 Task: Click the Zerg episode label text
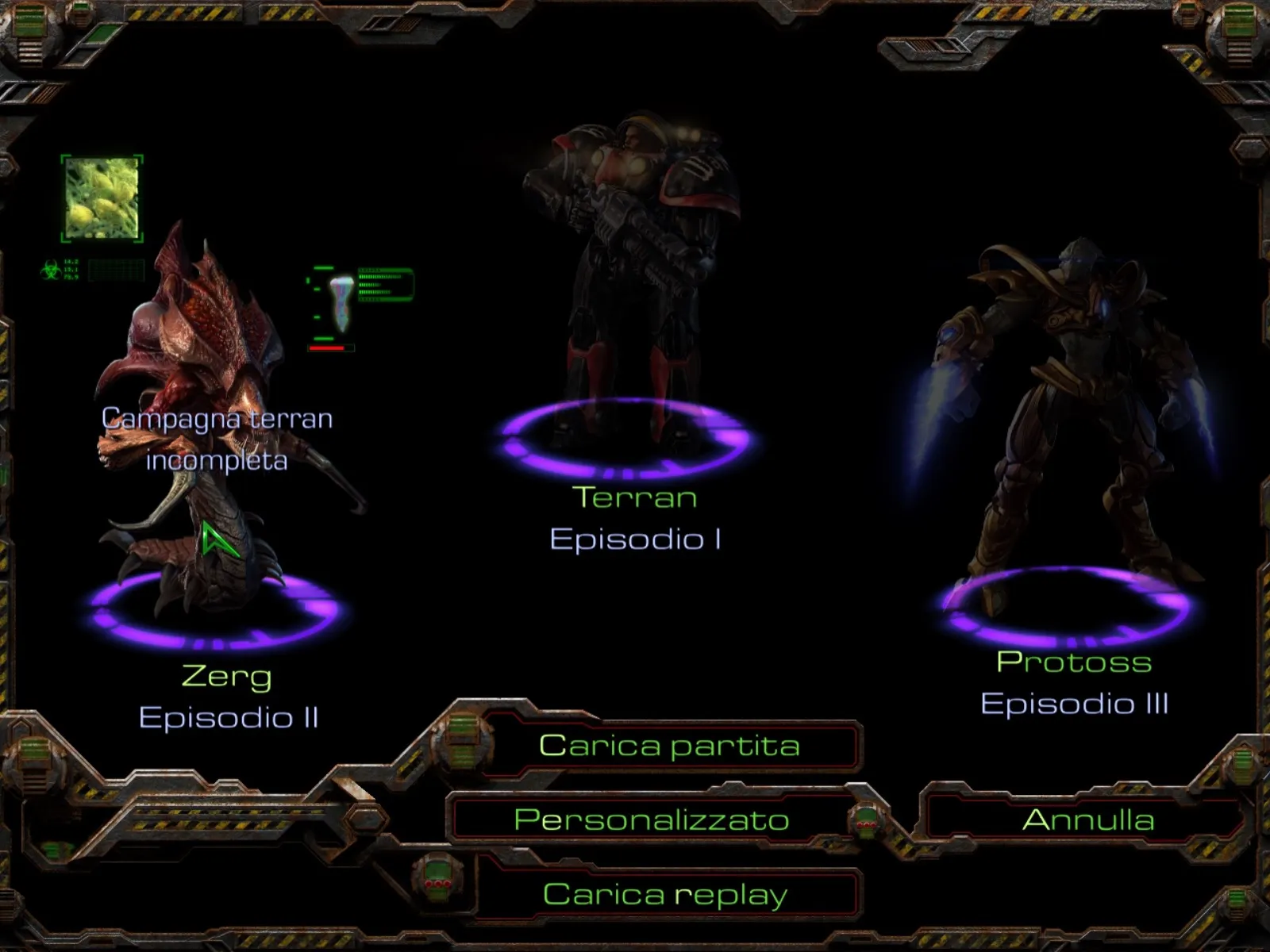point(226,678)
